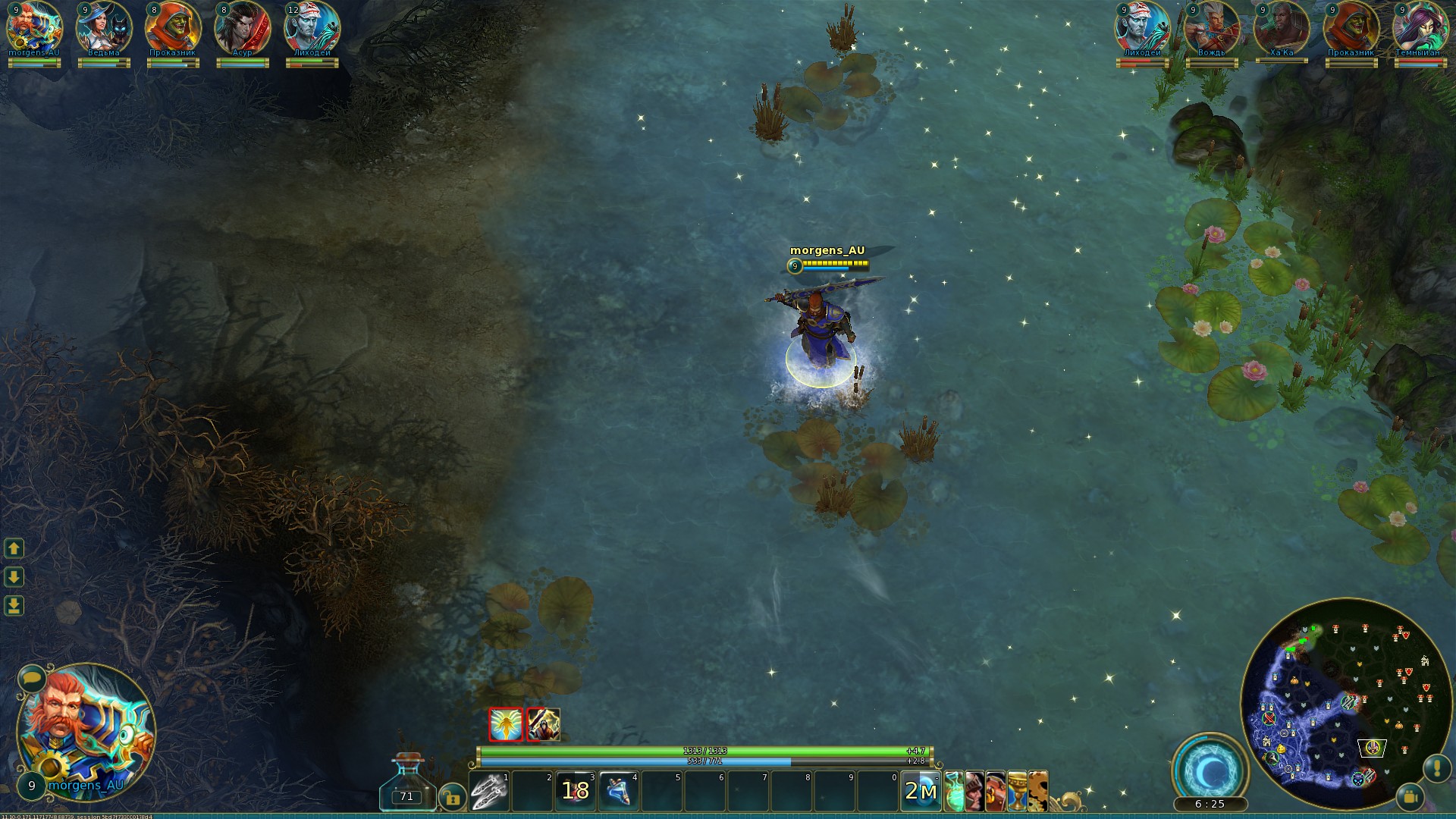Toggle the padlock button
This screenshot has height=819, width=1456.
pyautogui.click(x=452, y=797)
